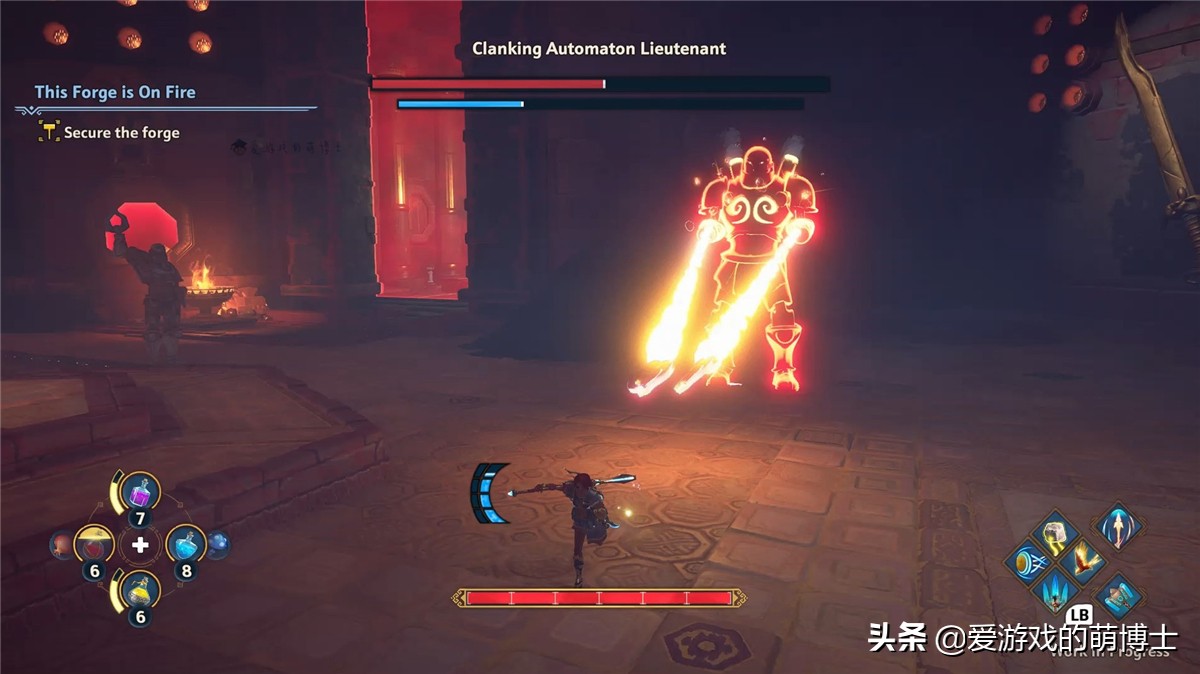Image resolution: width=1200 pixels, height=674 pixels.
Task: Trigger the charging shield rush ability
Action: tap(1025, 561)
